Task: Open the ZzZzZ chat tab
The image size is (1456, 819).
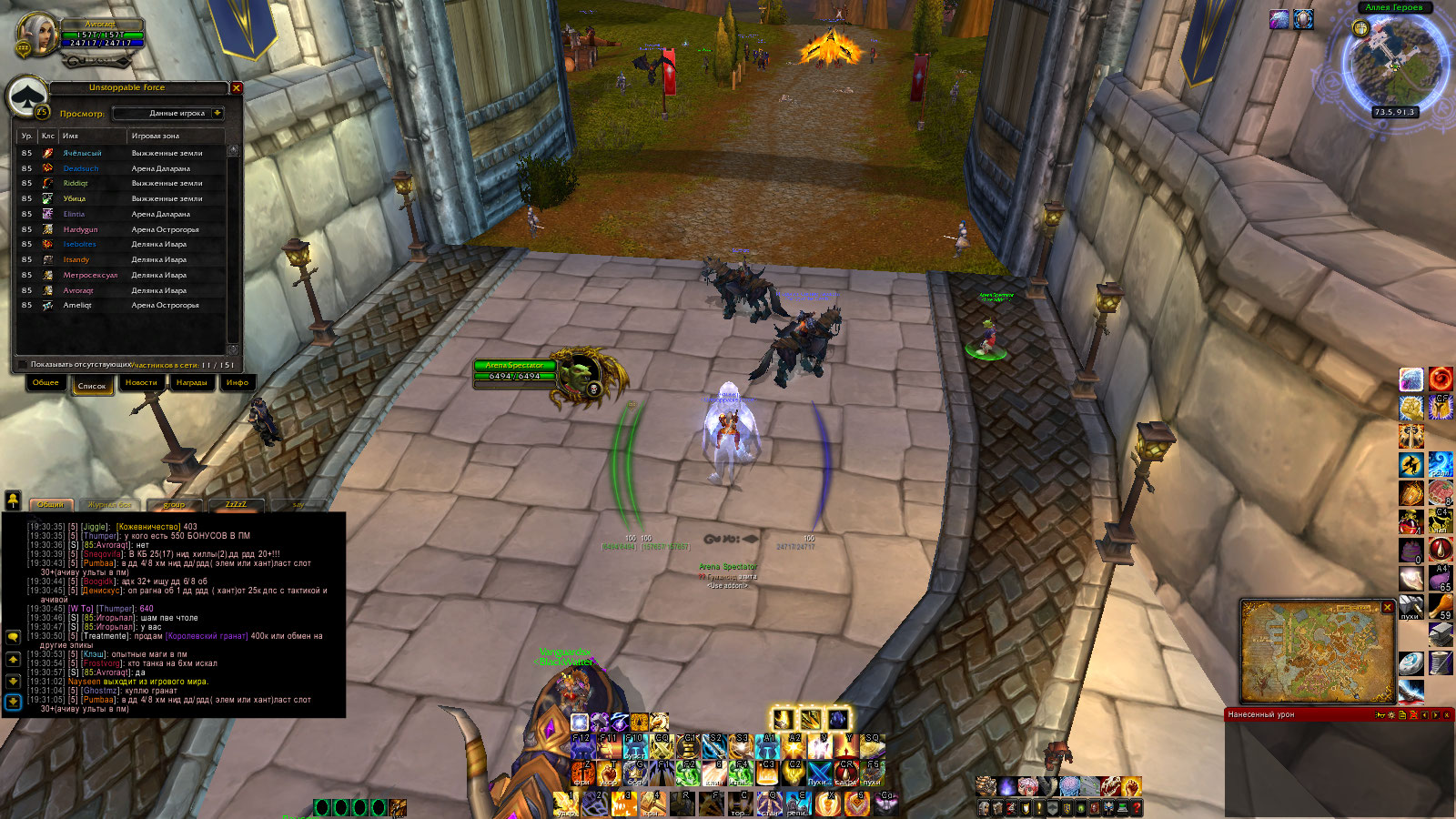Action: click(x=236, y=504)
